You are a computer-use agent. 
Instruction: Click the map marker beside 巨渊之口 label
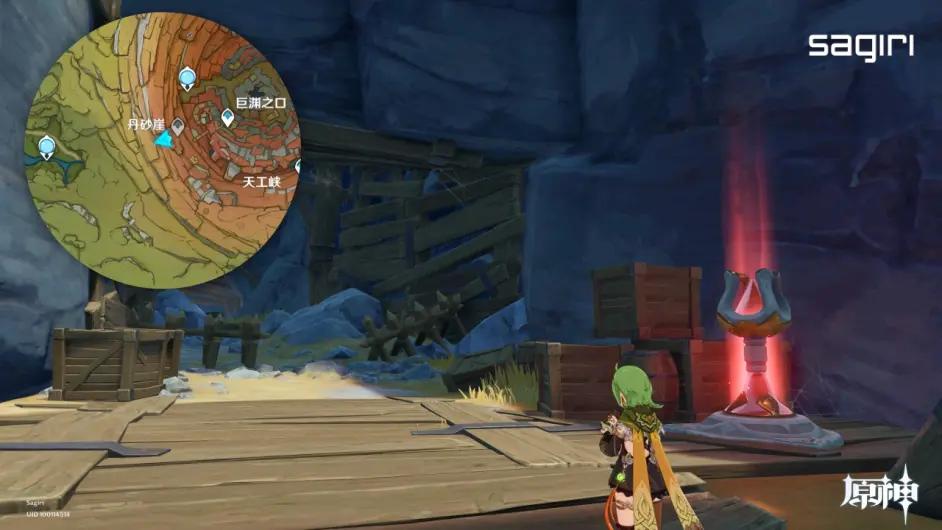point(228,119)
